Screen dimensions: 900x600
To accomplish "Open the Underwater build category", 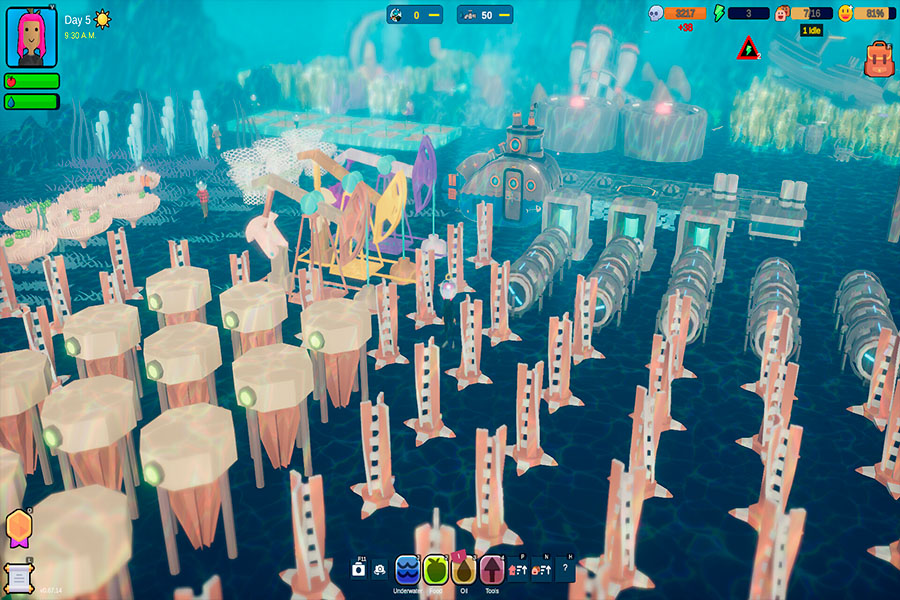I will point(407,570).
